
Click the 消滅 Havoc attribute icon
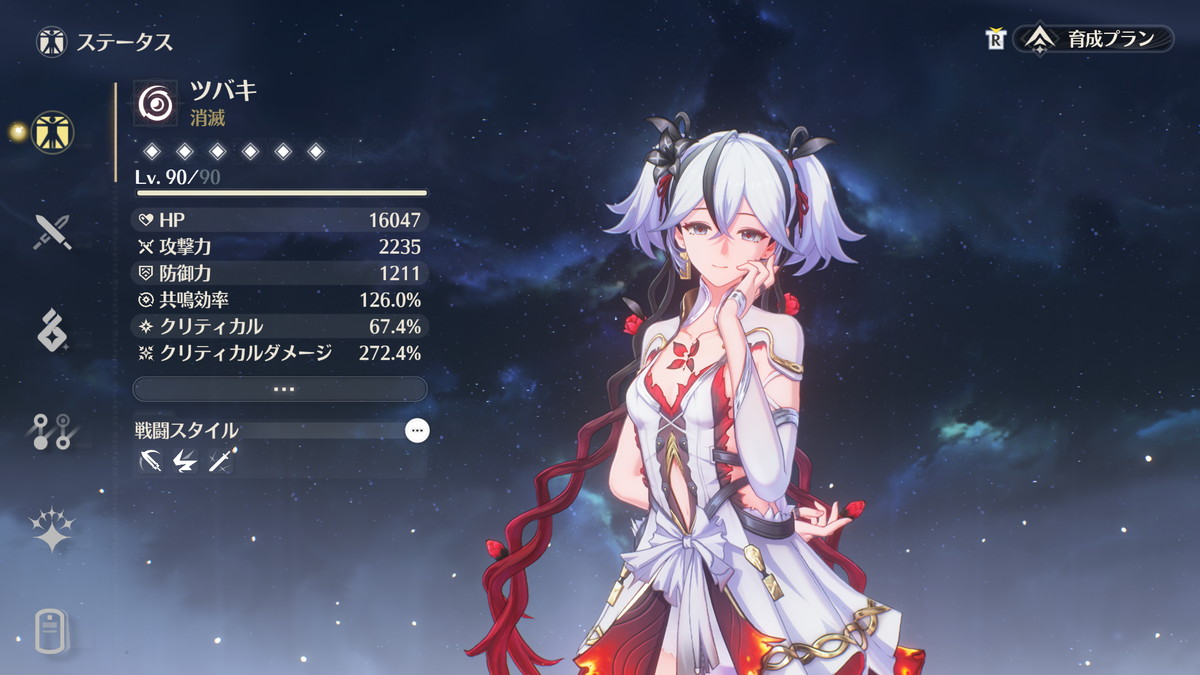click(155, 101)
